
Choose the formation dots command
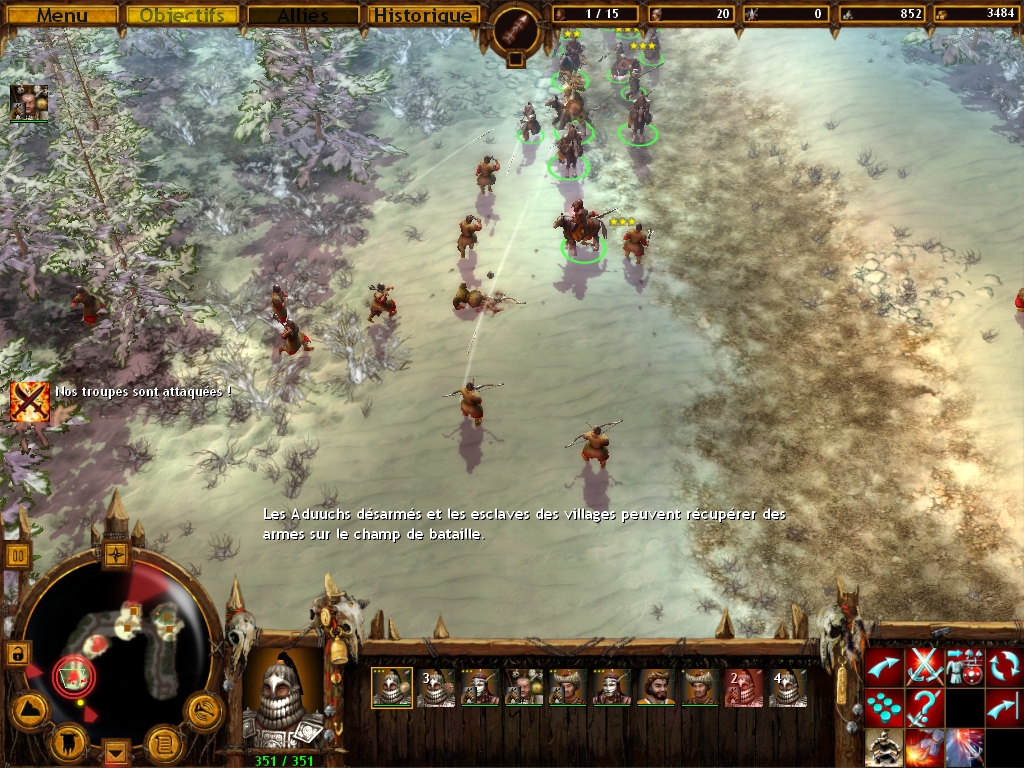click(884, 707)
